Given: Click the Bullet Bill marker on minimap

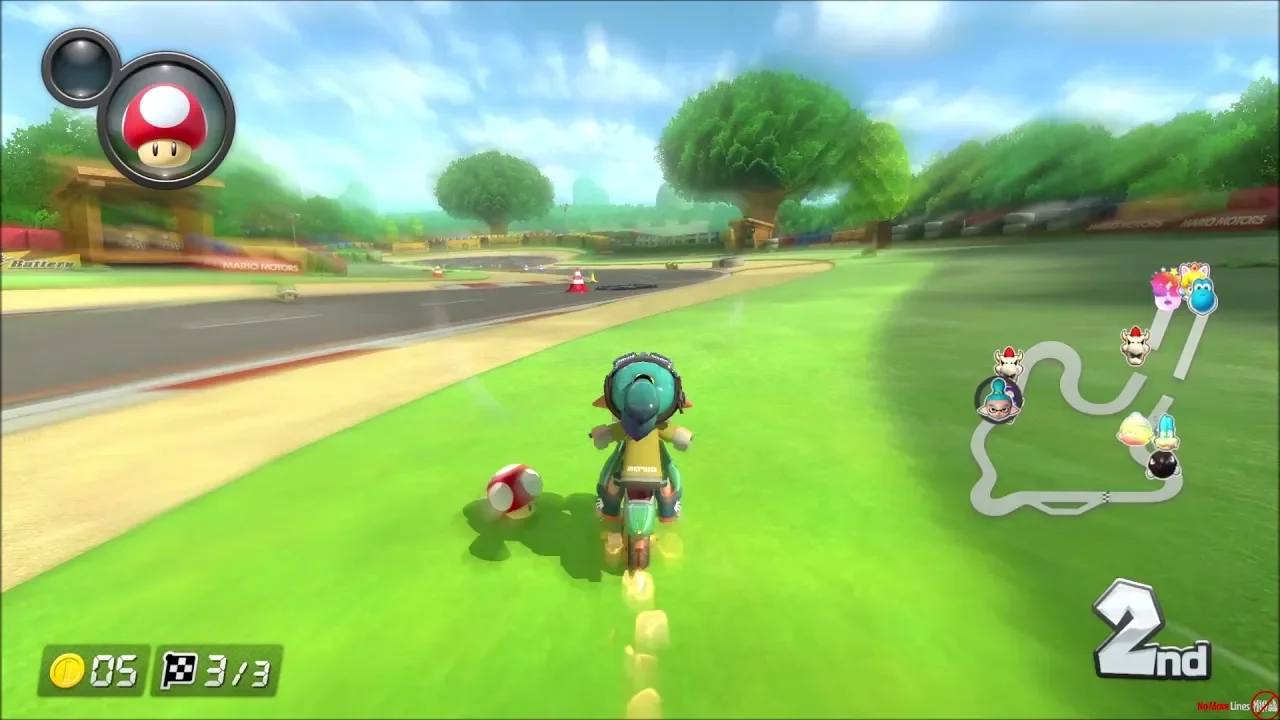Looking at the screenshot, I should coord(1162,465).
